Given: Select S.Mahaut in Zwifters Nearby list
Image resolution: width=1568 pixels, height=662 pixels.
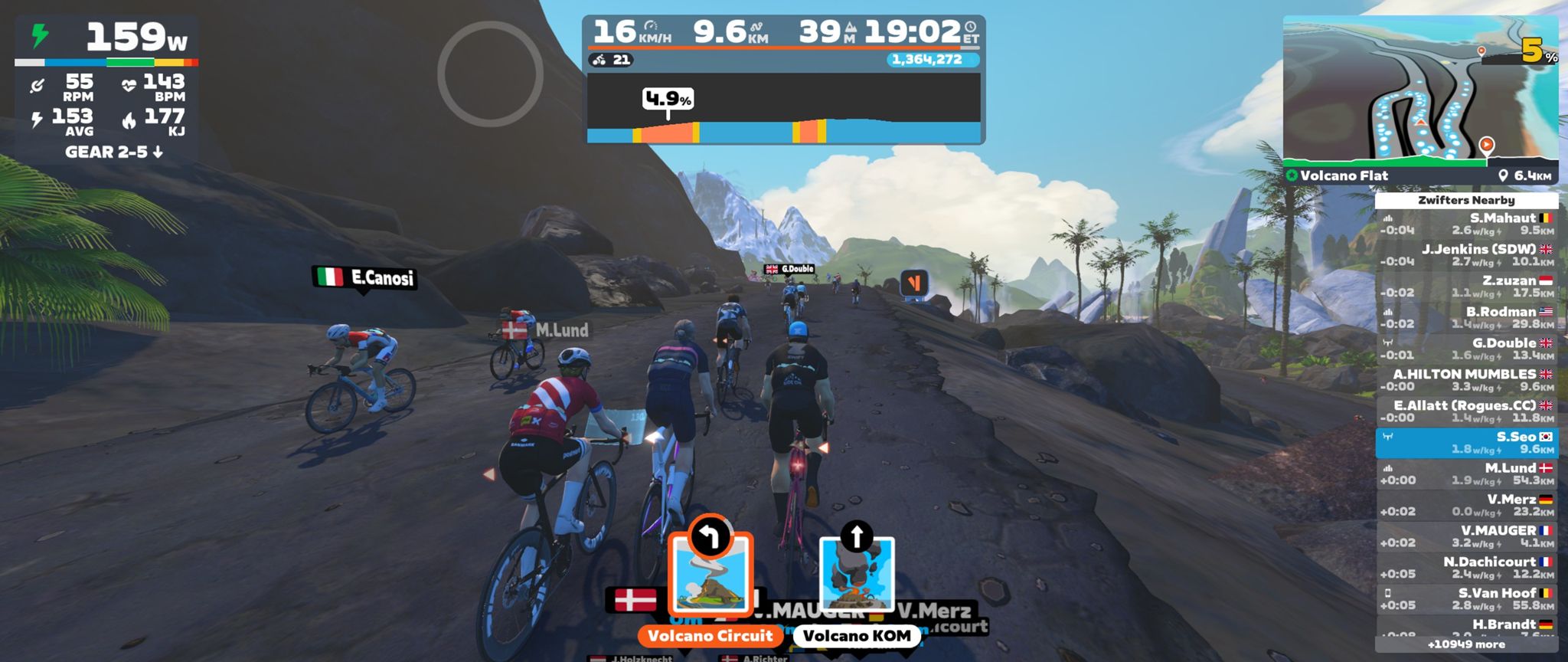Looking at the screenshot, I should (1466, 224).
